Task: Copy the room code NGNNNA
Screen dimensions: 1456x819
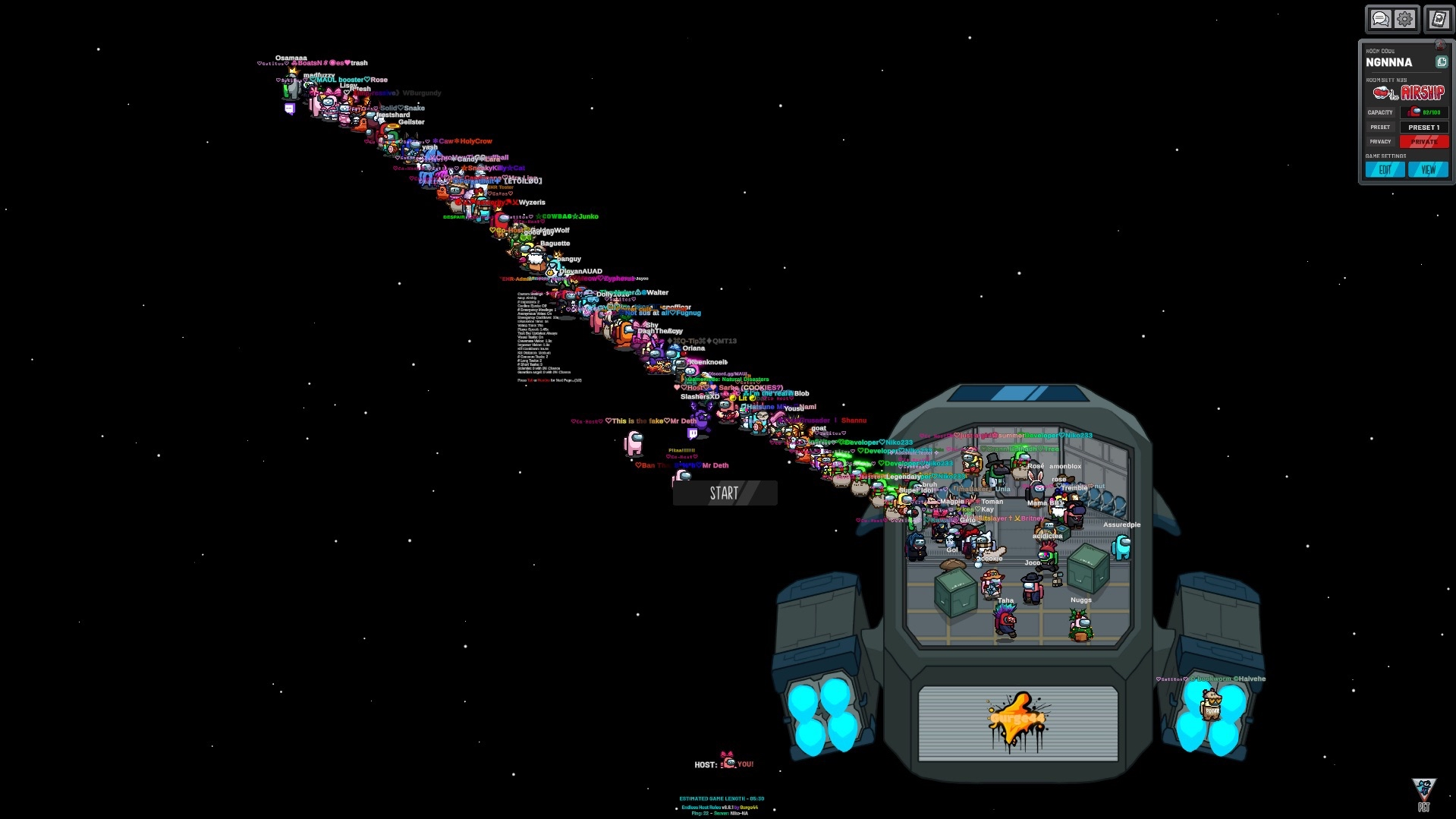Action: (x=1441, y=61)
